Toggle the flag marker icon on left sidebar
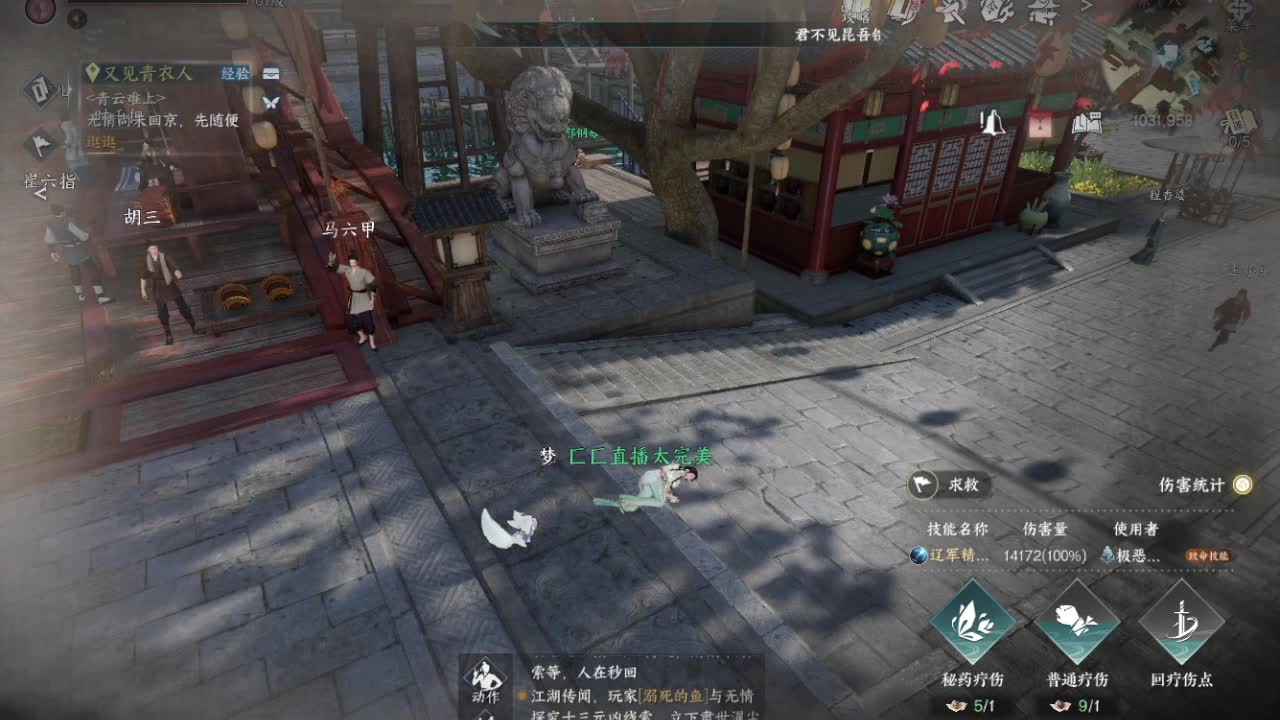 pos(40,143)
